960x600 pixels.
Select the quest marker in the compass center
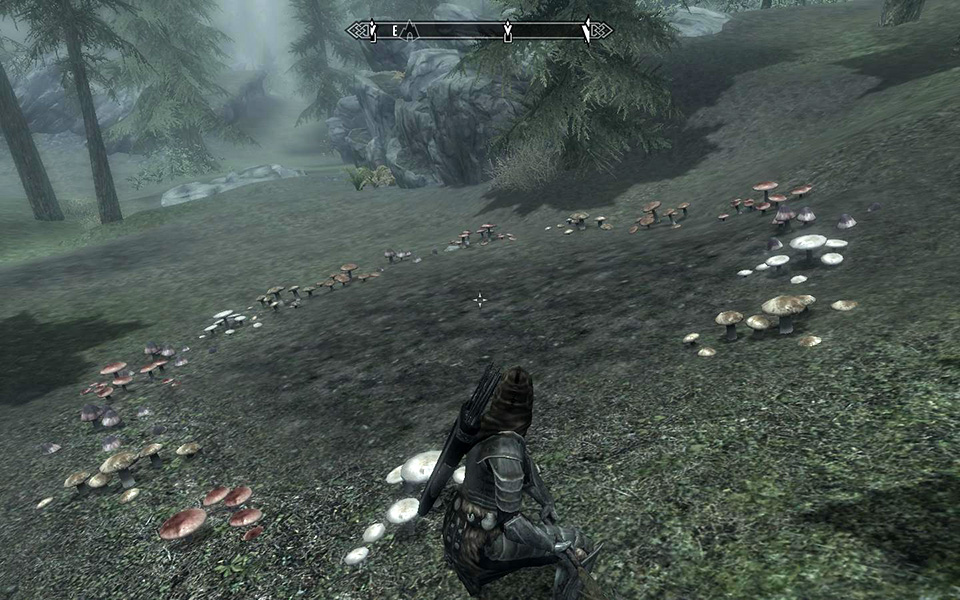507,32
